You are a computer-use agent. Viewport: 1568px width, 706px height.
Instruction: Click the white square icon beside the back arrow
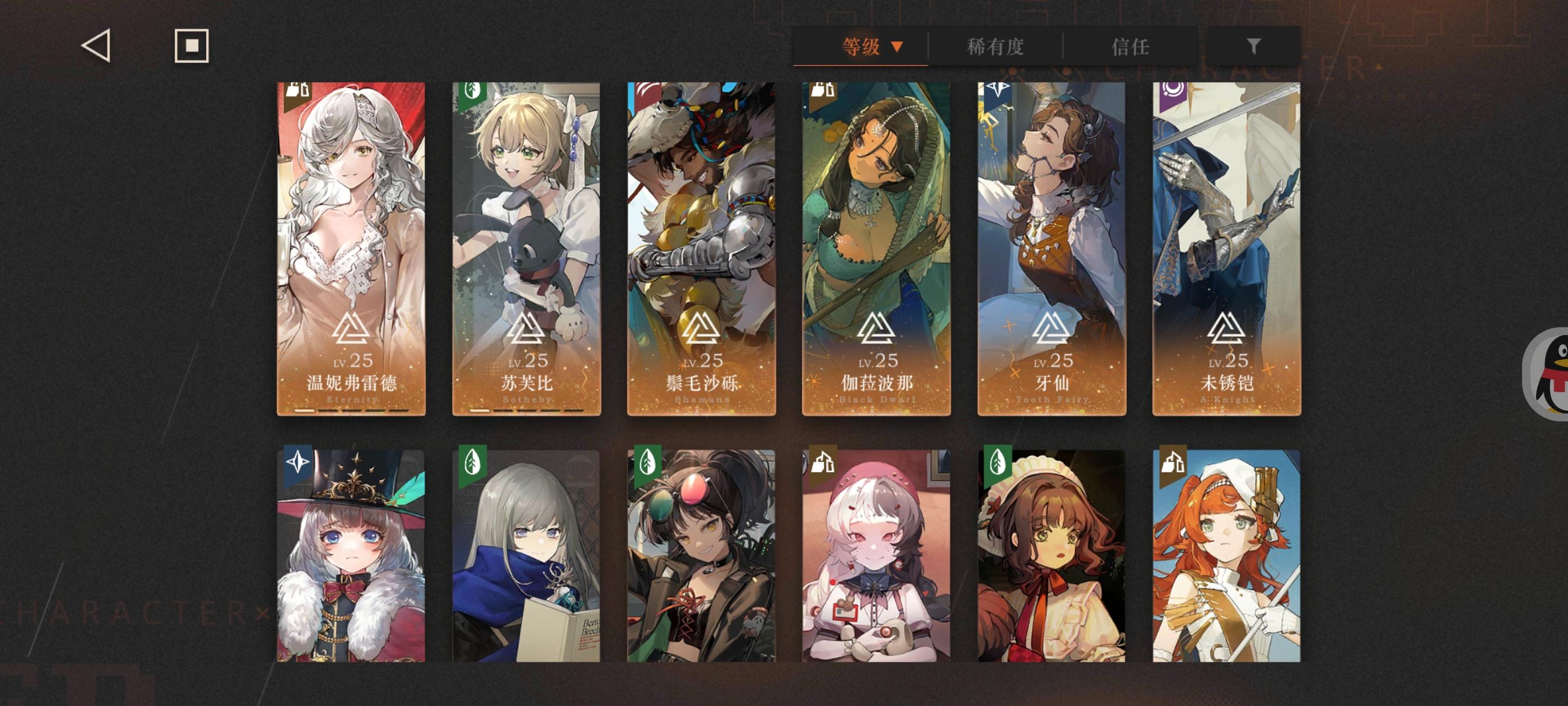pos(191,45)
